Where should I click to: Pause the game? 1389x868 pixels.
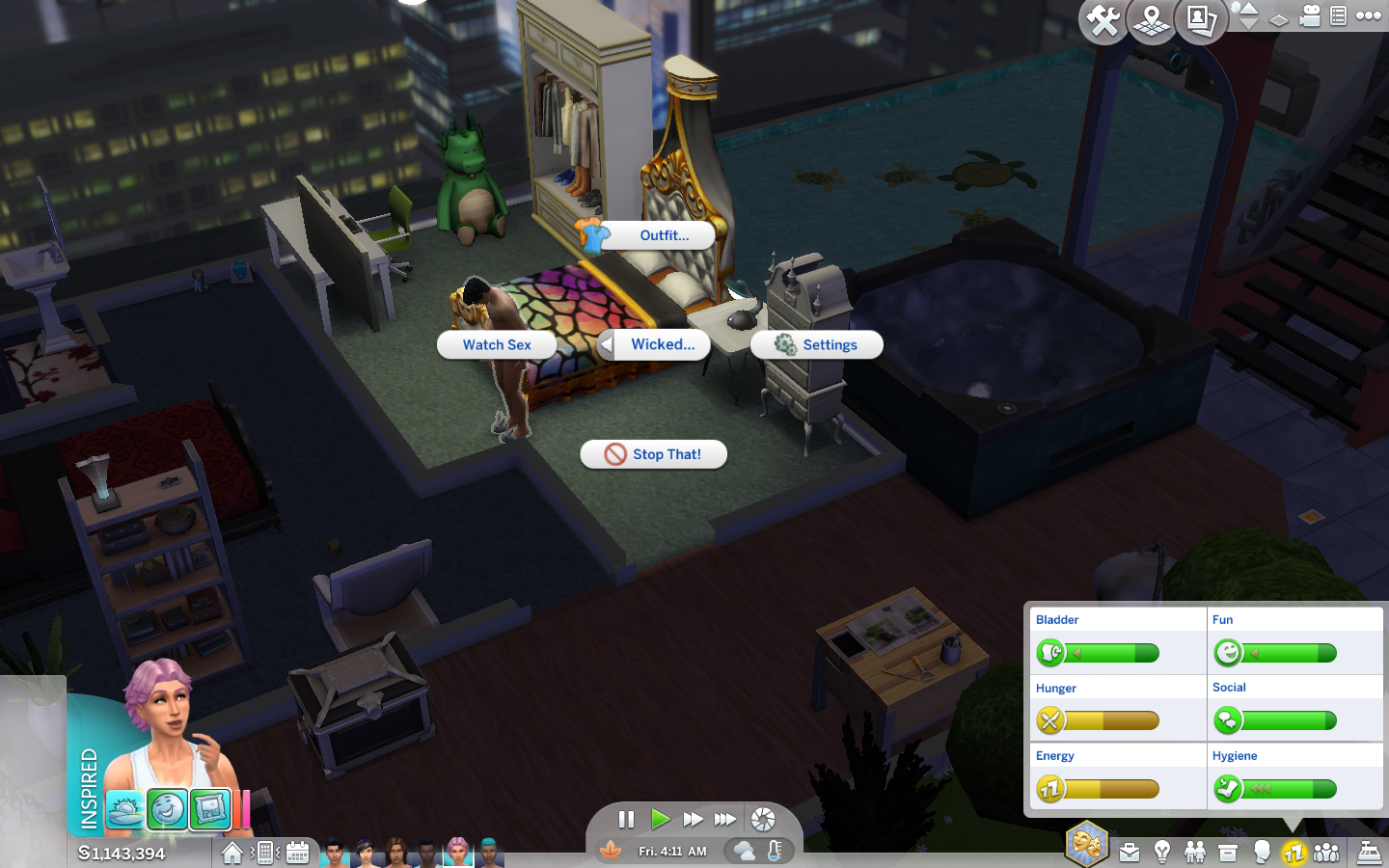(626, 820)
